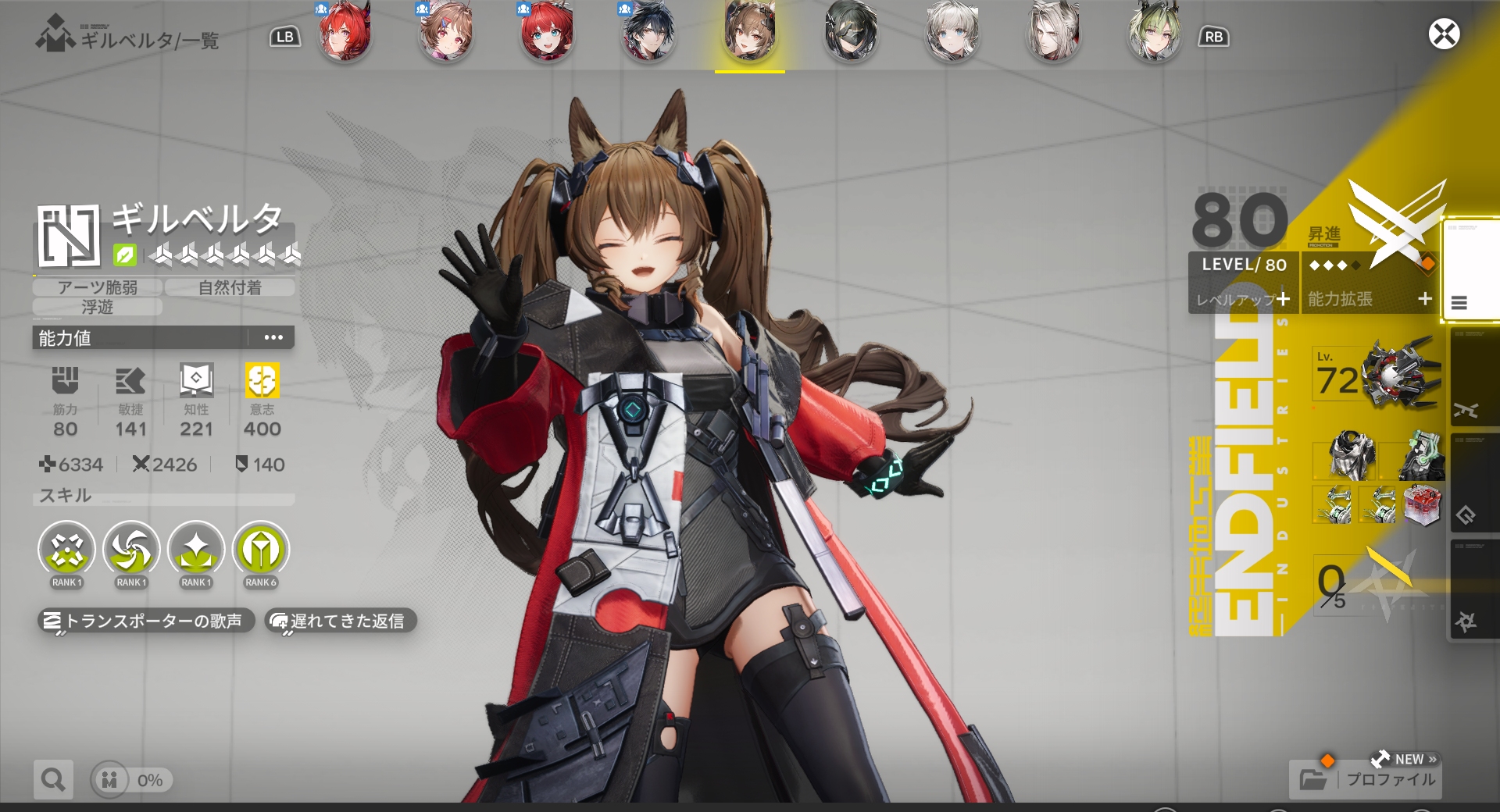Image resolution: width=1500 pixels, height=812 pixels.
Task: Show the 遅れてきた返信 talent
Action: point(341,621)
